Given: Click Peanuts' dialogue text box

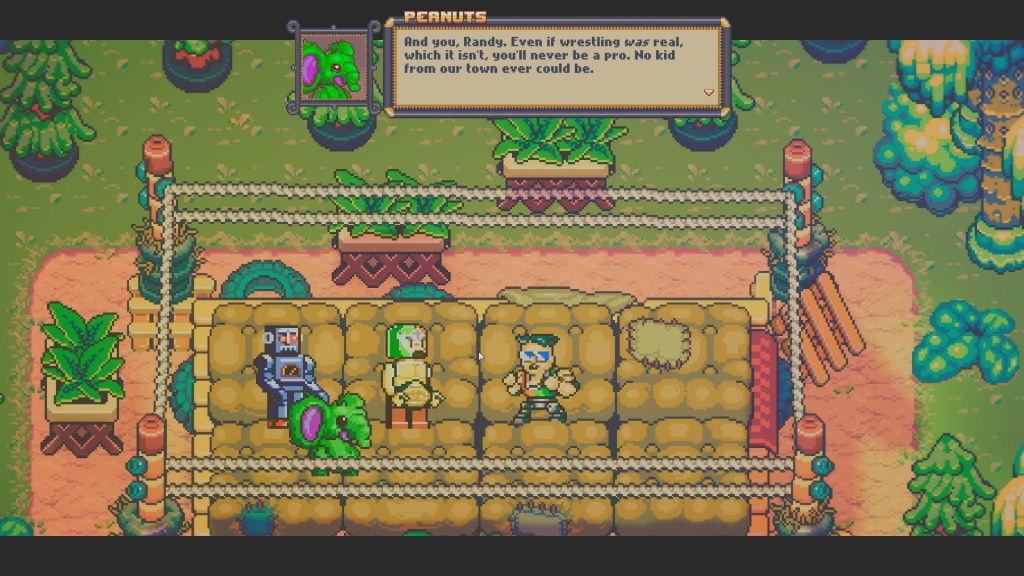Looking at the screenshot, I should 556,62.
